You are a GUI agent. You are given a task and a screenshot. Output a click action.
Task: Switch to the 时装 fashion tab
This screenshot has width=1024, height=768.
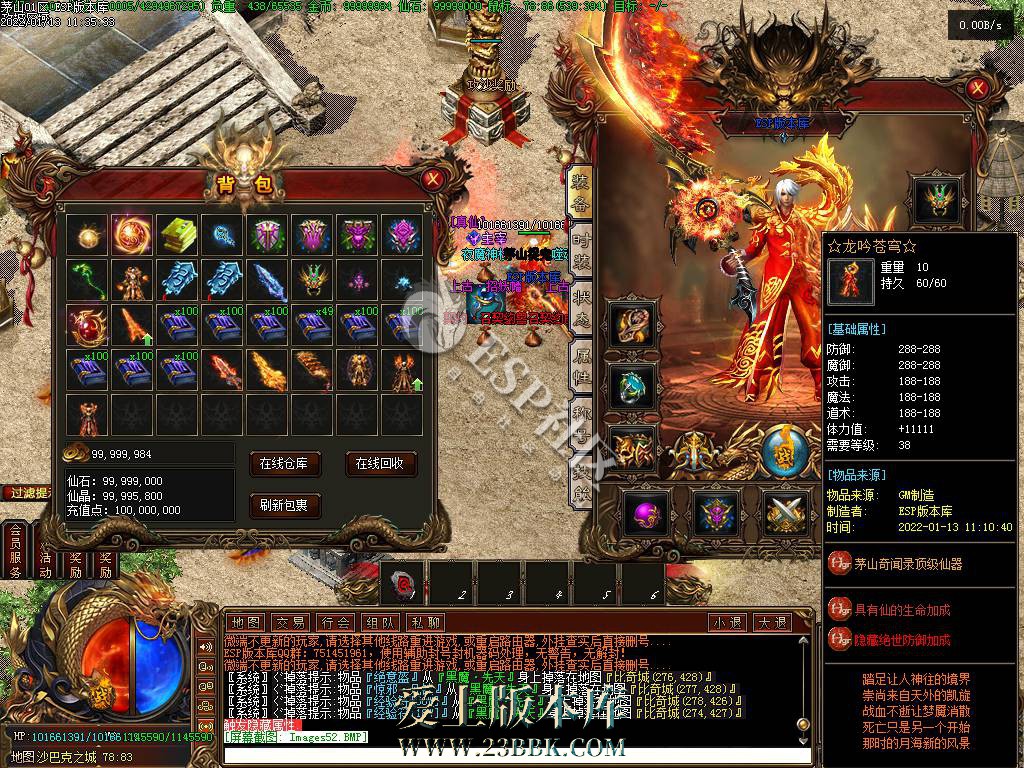(x=580, y=248)
